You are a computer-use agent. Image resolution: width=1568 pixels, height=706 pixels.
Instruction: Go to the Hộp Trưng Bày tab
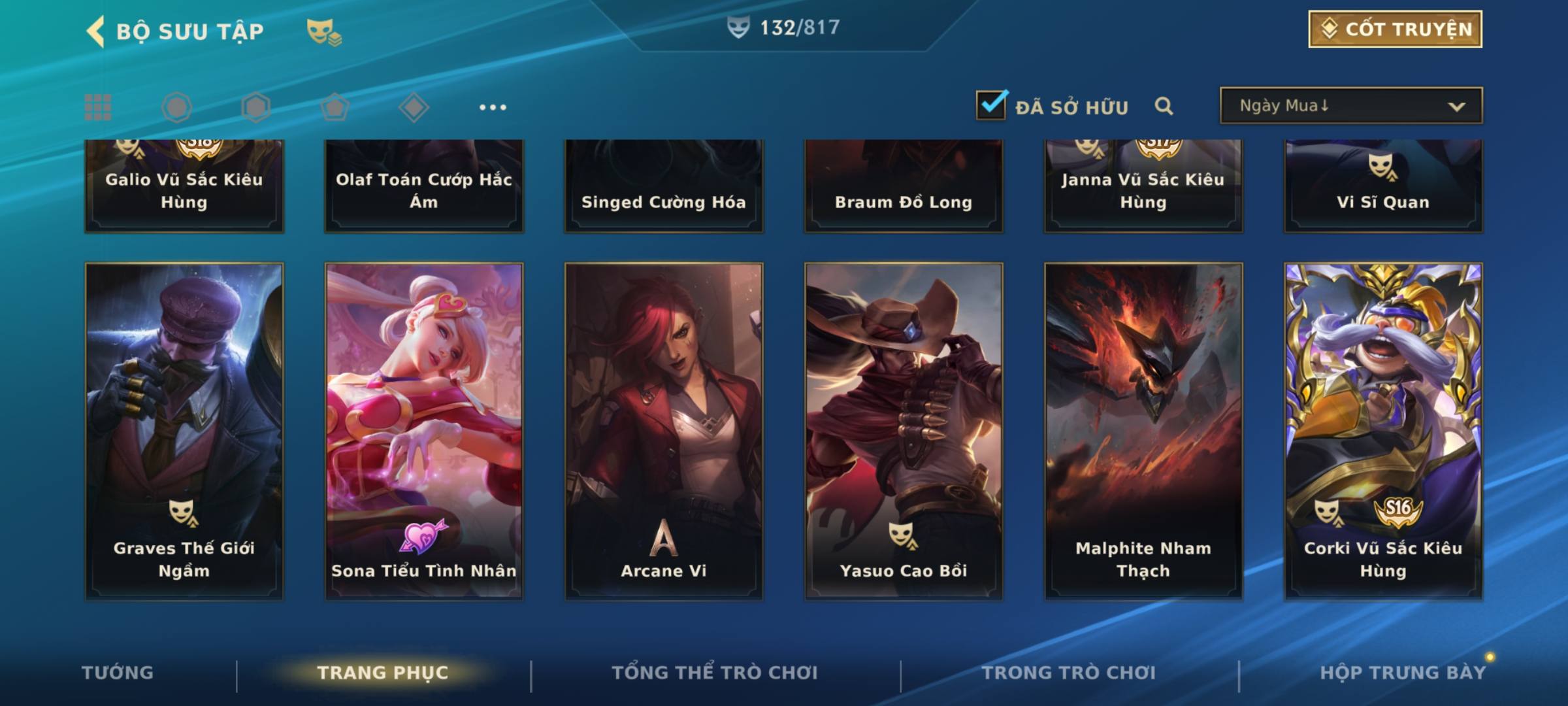click(x=1403, y=673)
